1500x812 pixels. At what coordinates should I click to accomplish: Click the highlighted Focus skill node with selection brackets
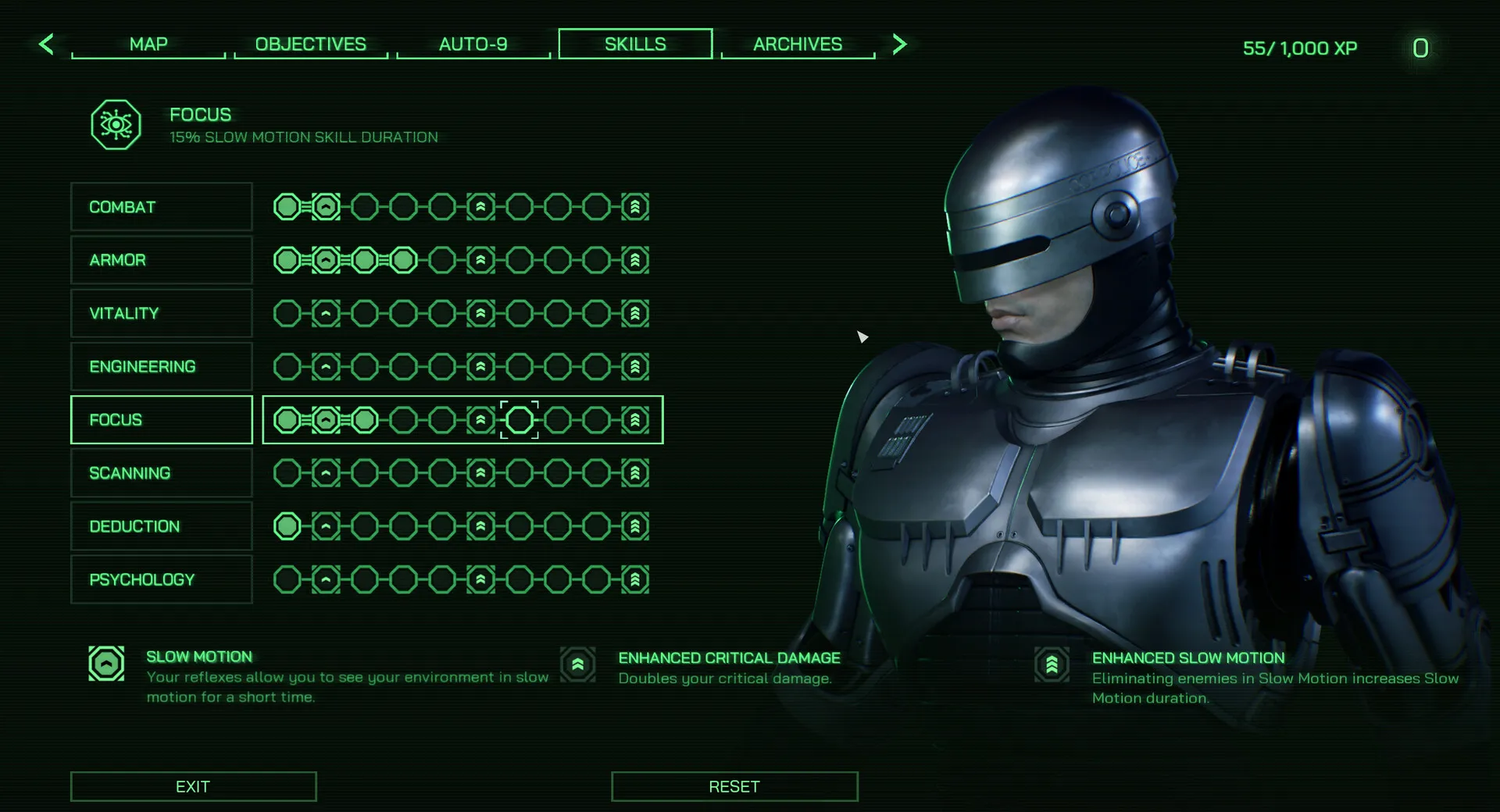point(518,419)
